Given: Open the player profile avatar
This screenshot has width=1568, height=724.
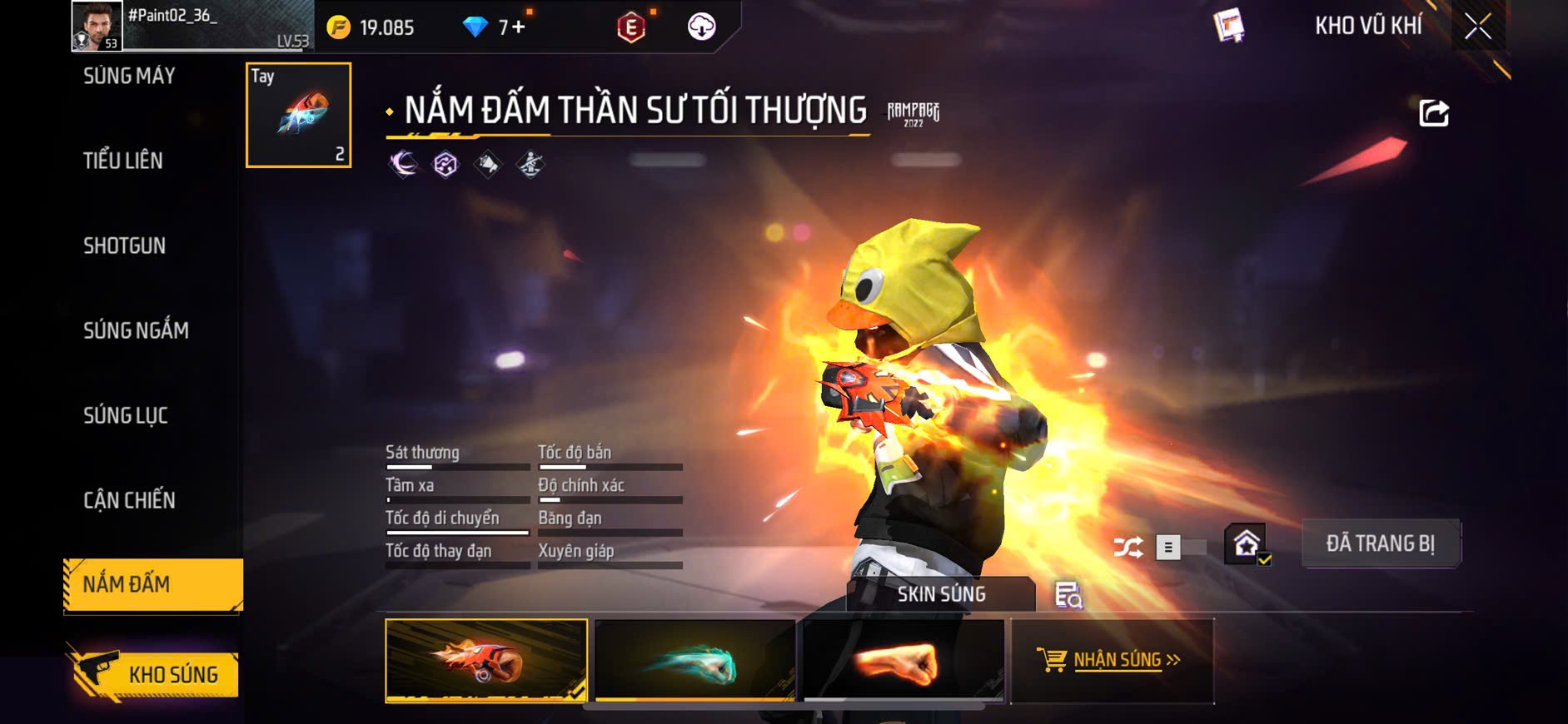Looking at the screenshot, I should [x=97, y=27].
